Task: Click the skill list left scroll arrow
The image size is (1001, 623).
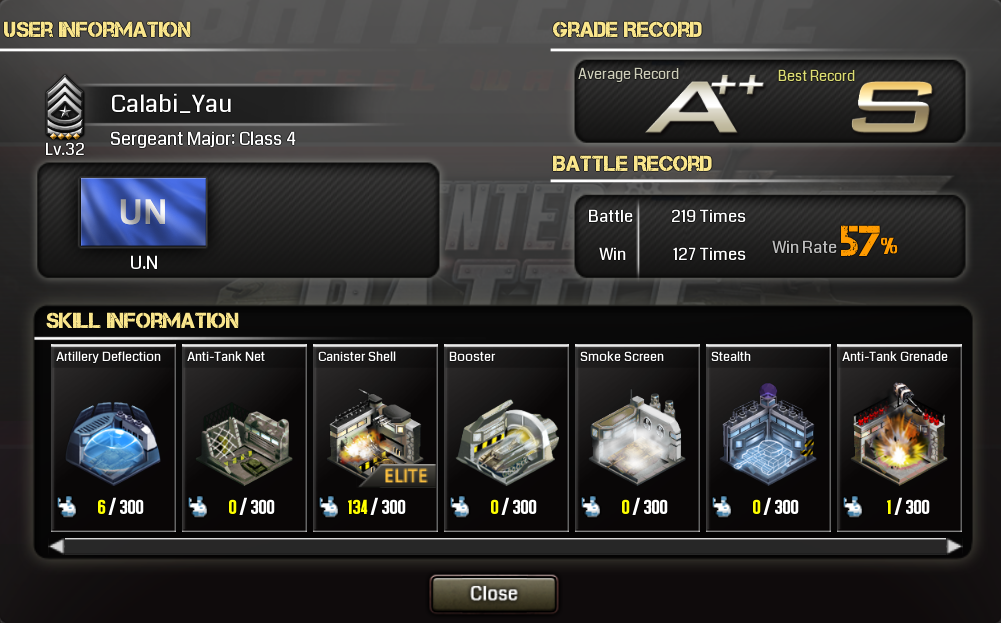Action: point(57,546)
